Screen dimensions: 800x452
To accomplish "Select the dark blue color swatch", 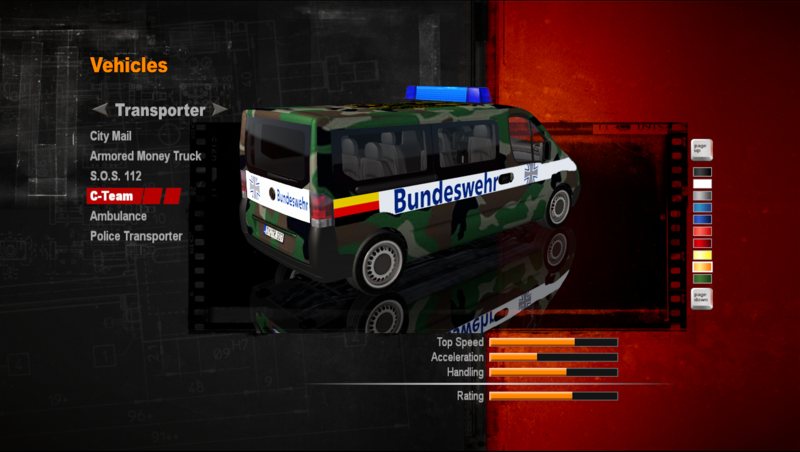I will (701, 220).
